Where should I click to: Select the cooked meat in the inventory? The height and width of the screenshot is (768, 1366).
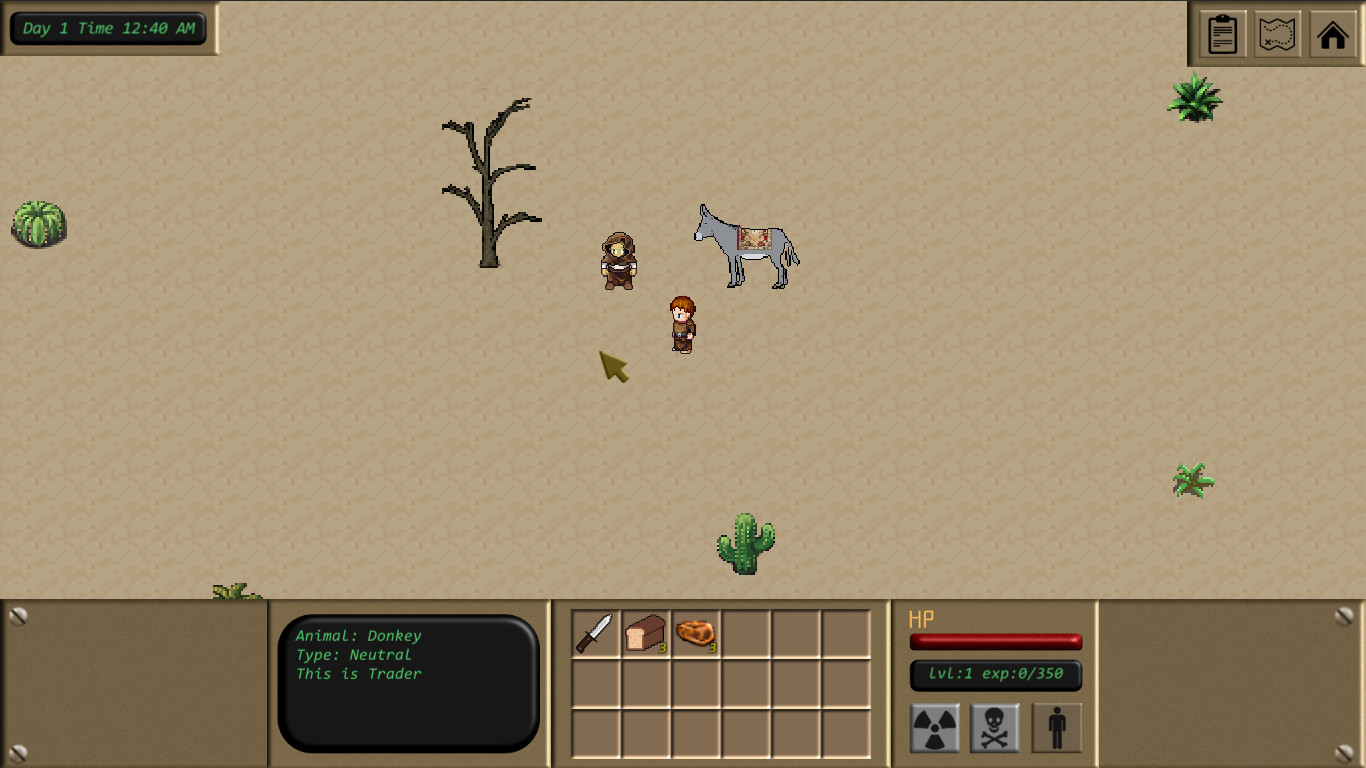coord(696,634)
